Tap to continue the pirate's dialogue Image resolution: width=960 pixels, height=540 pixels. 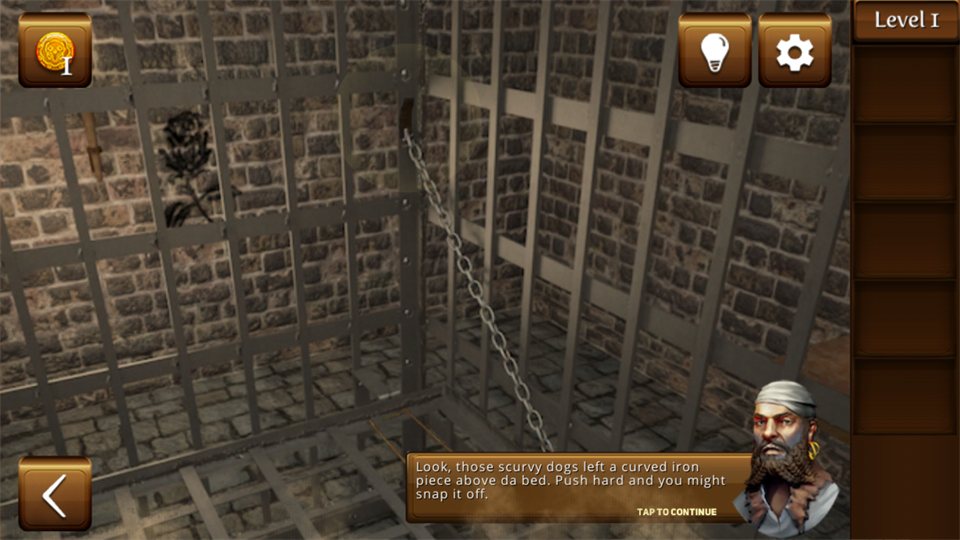pos(677,512)
